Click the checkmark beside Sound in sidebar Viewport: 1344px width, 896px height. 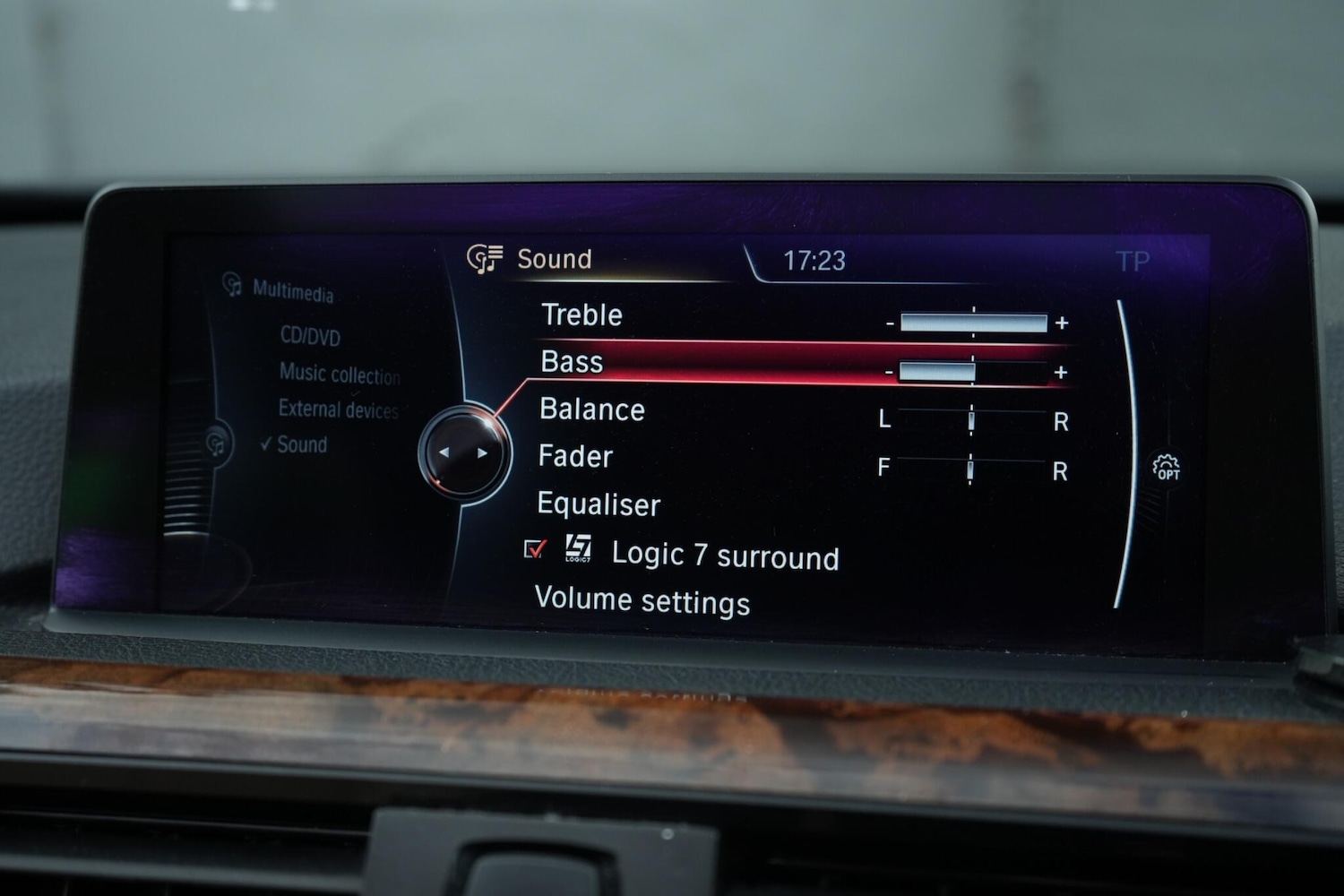(x=267, y=443)
